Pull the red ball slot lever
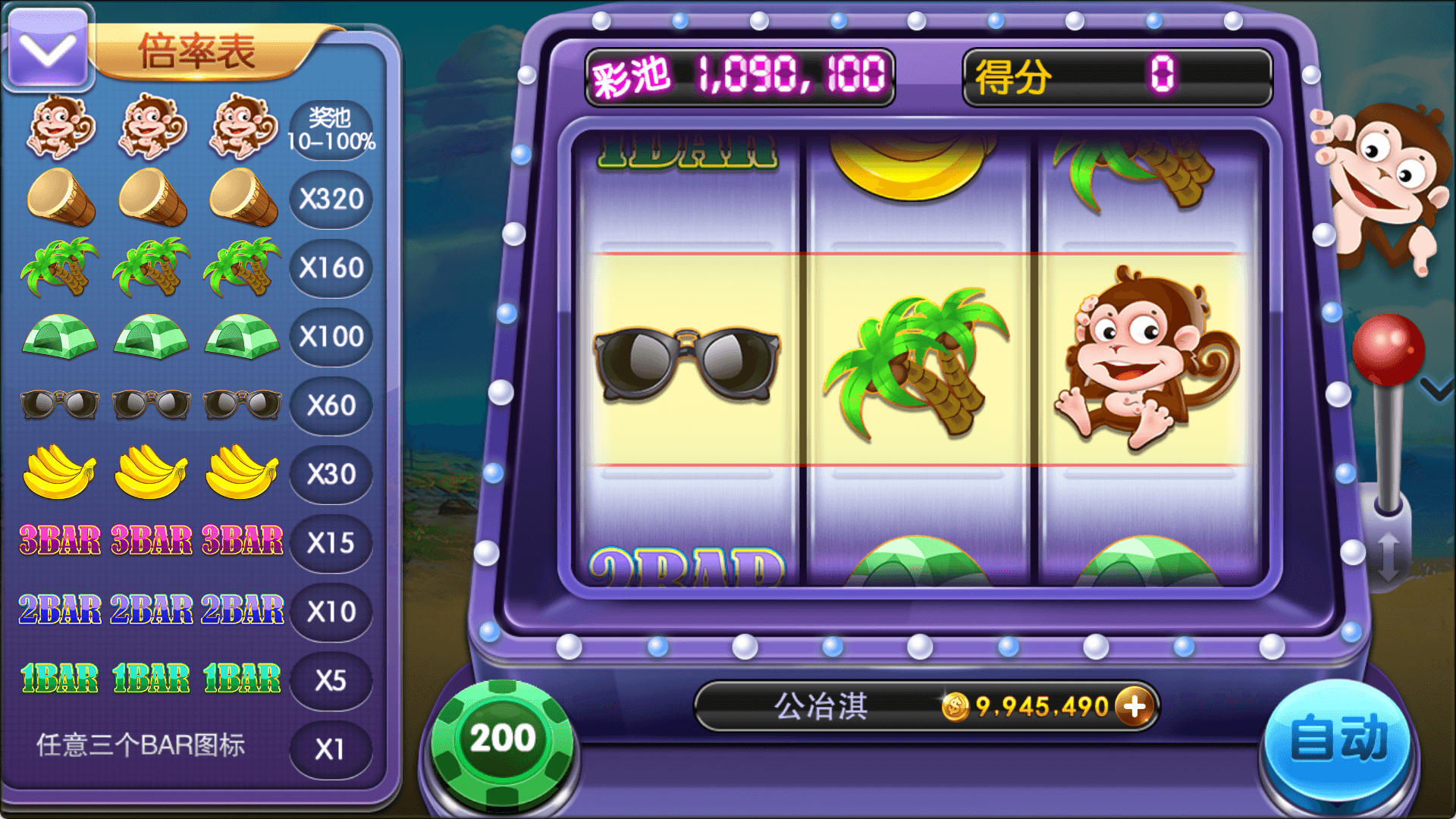1456x819 pixels. pos(1388,350)
